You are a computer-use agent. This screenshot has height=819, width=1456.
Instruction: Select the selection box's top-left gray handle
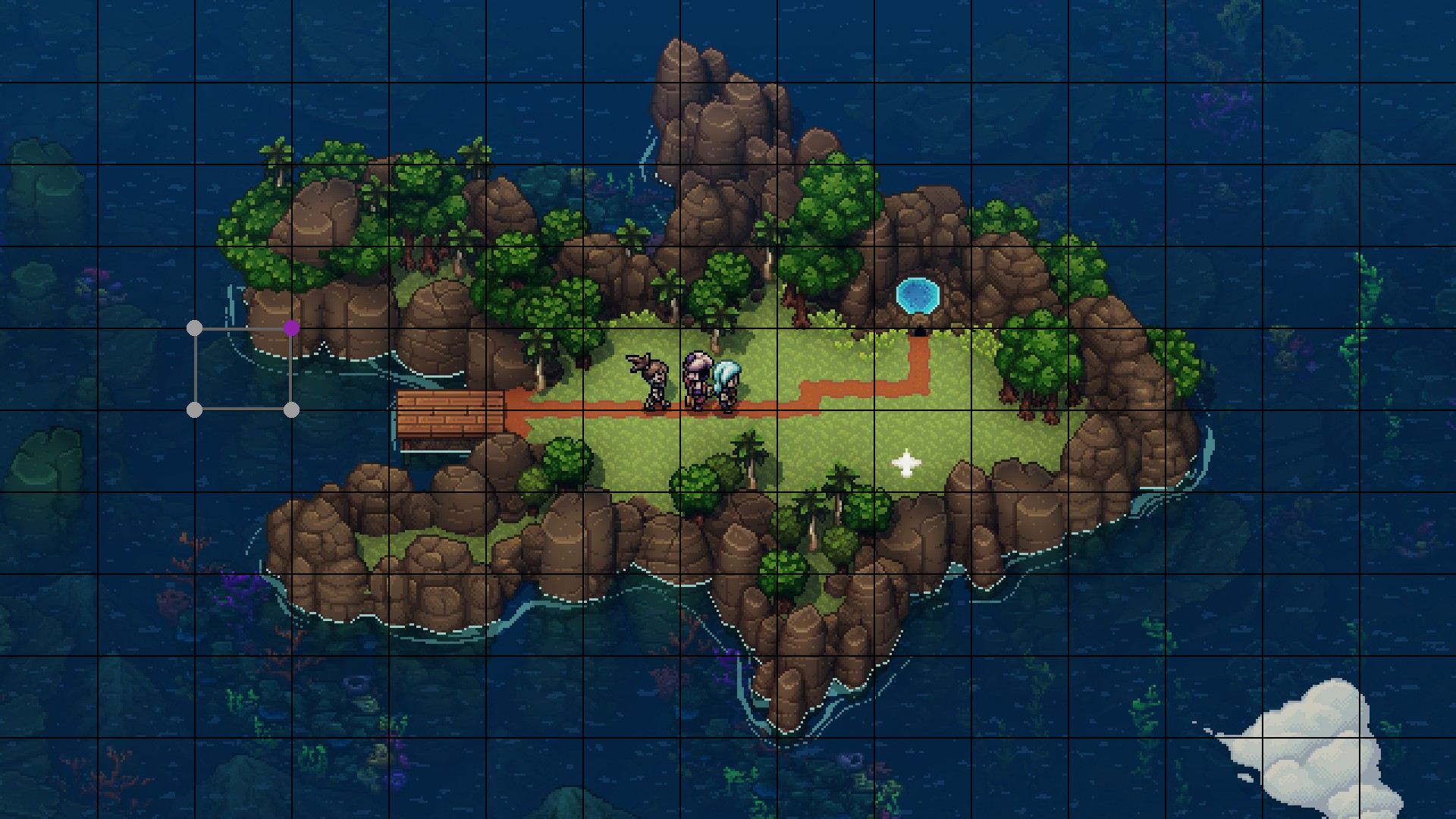click(194, 328)
